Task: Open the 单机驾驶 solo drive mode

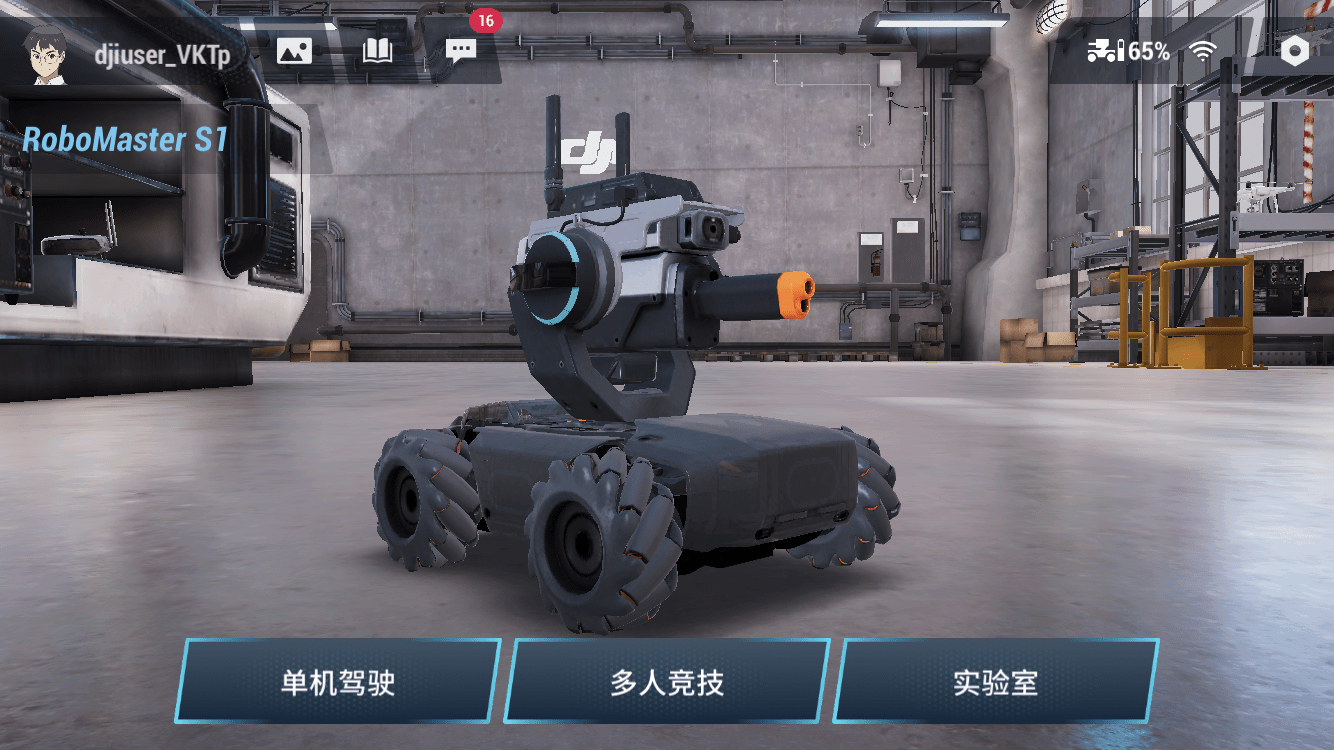Action: (x=338, y=682)
